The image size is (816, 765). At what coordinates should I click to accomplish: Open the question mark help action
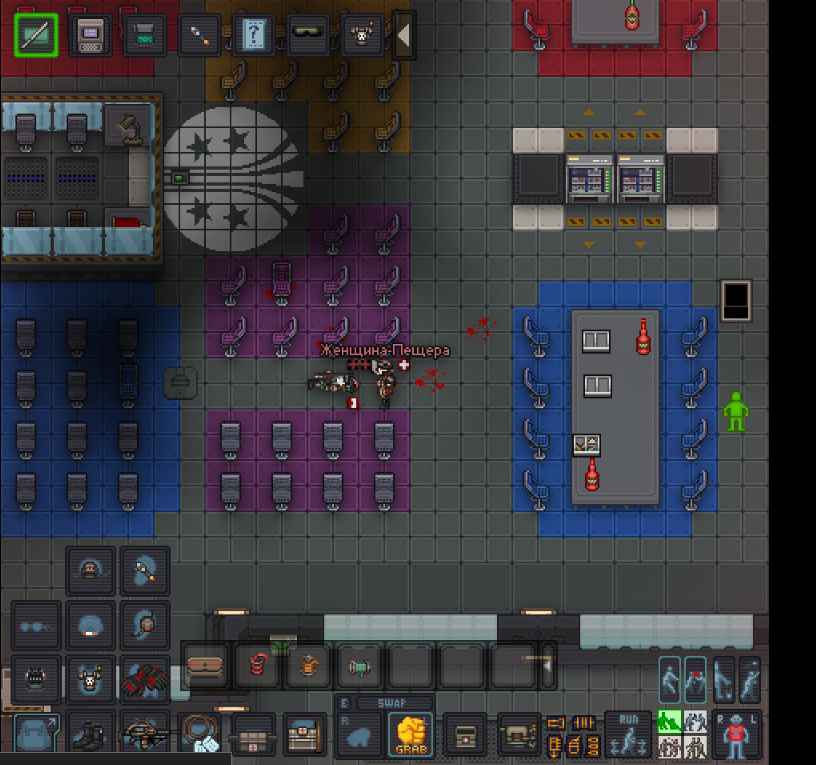click(253, 36)
